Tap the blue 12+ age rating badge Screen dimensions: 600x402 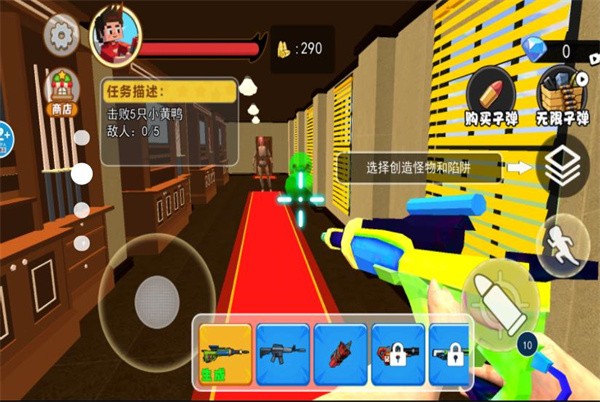pos(3,133)
